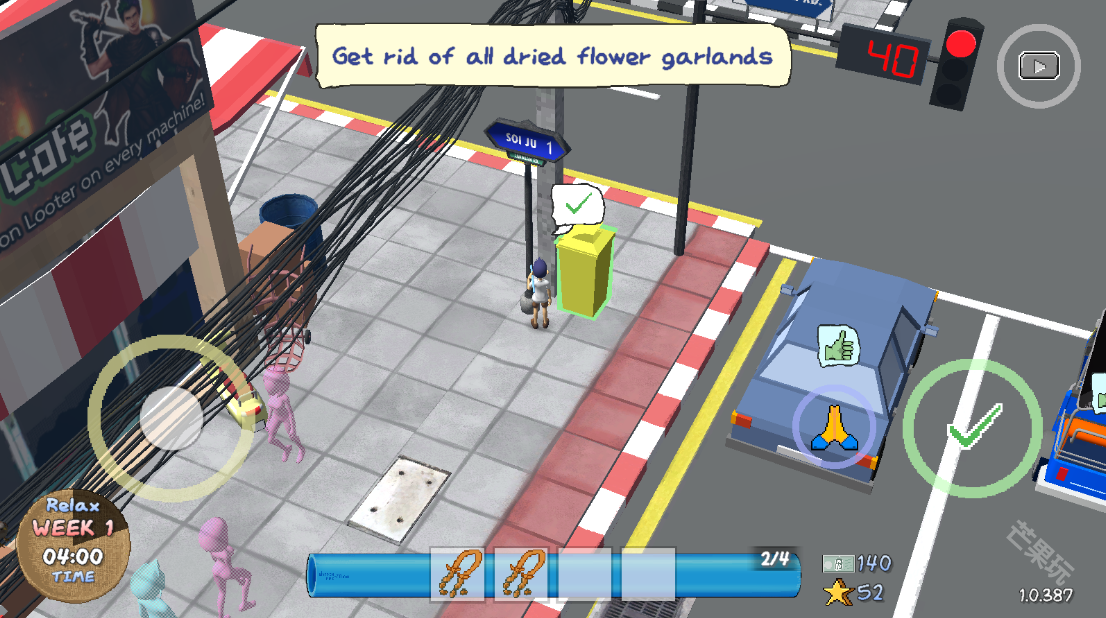Tap the green checkmark action button
1106x618 pixels.
[x=972, y=428]
